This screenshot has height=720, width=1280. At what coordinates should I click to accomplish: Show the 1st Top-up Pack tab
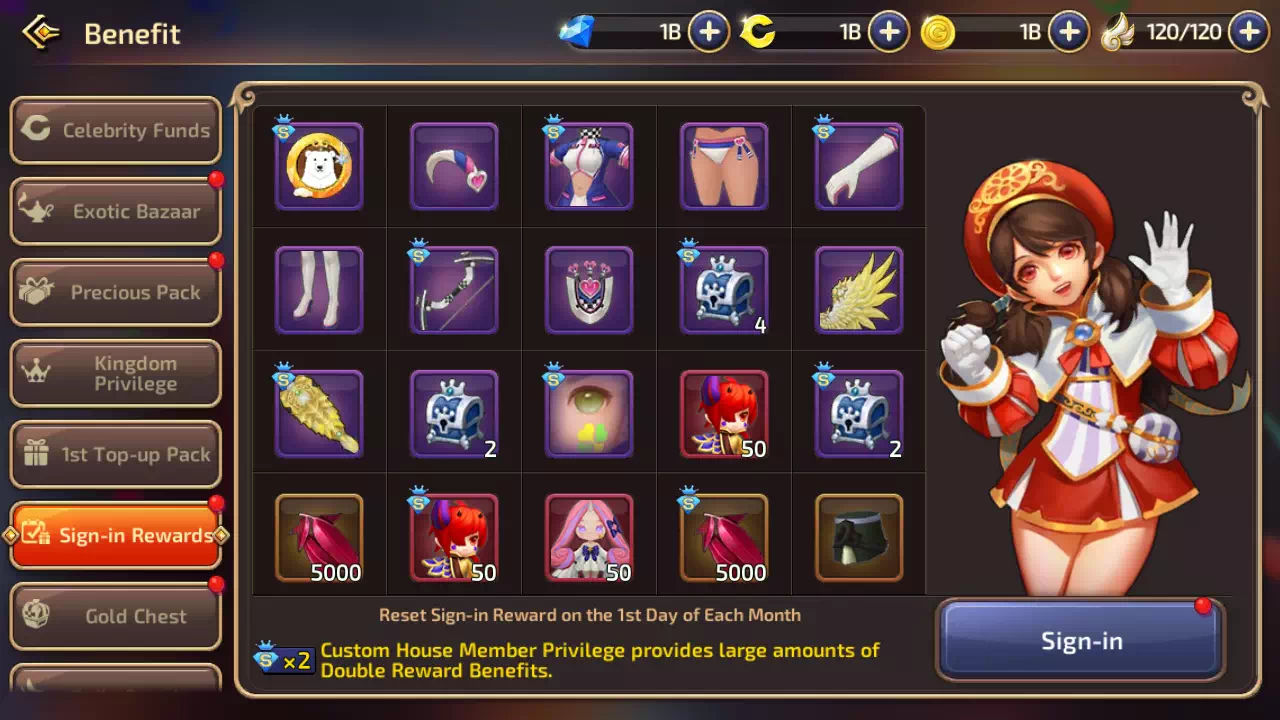[x=116, y=454]
